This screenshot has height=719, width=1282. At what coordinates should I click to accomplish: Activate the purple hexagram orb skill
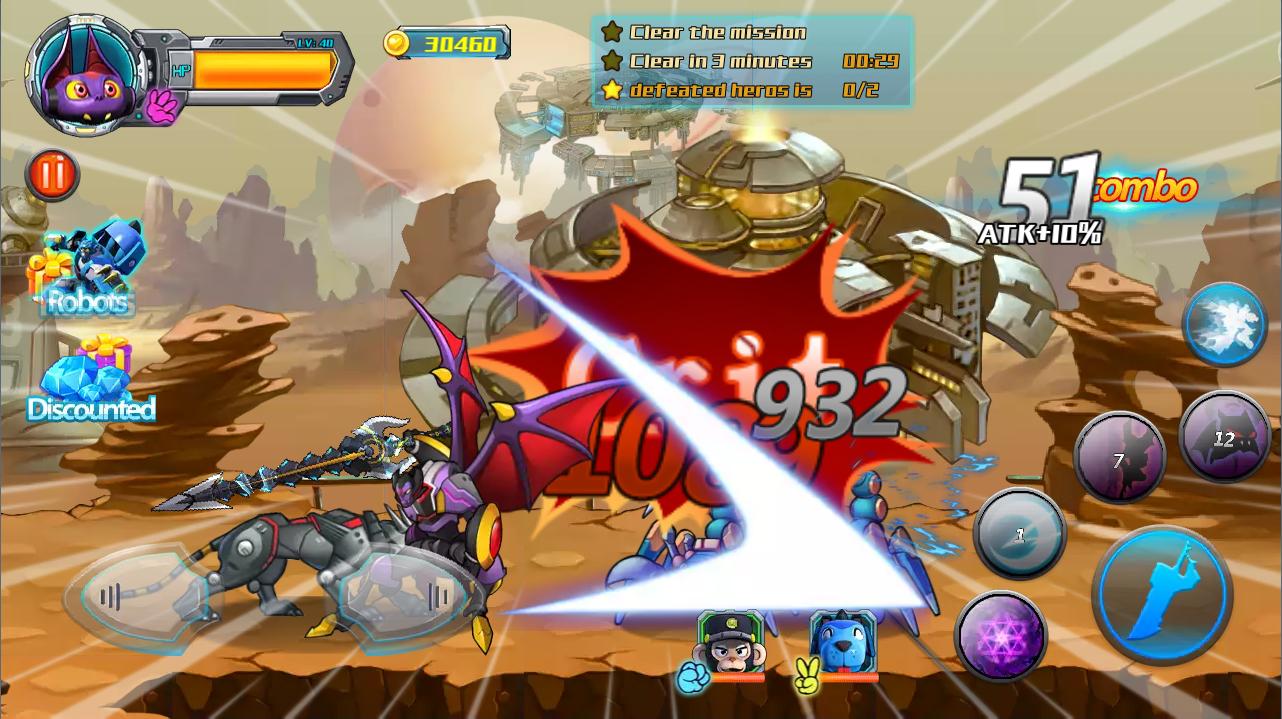[x=1000, y=636]
